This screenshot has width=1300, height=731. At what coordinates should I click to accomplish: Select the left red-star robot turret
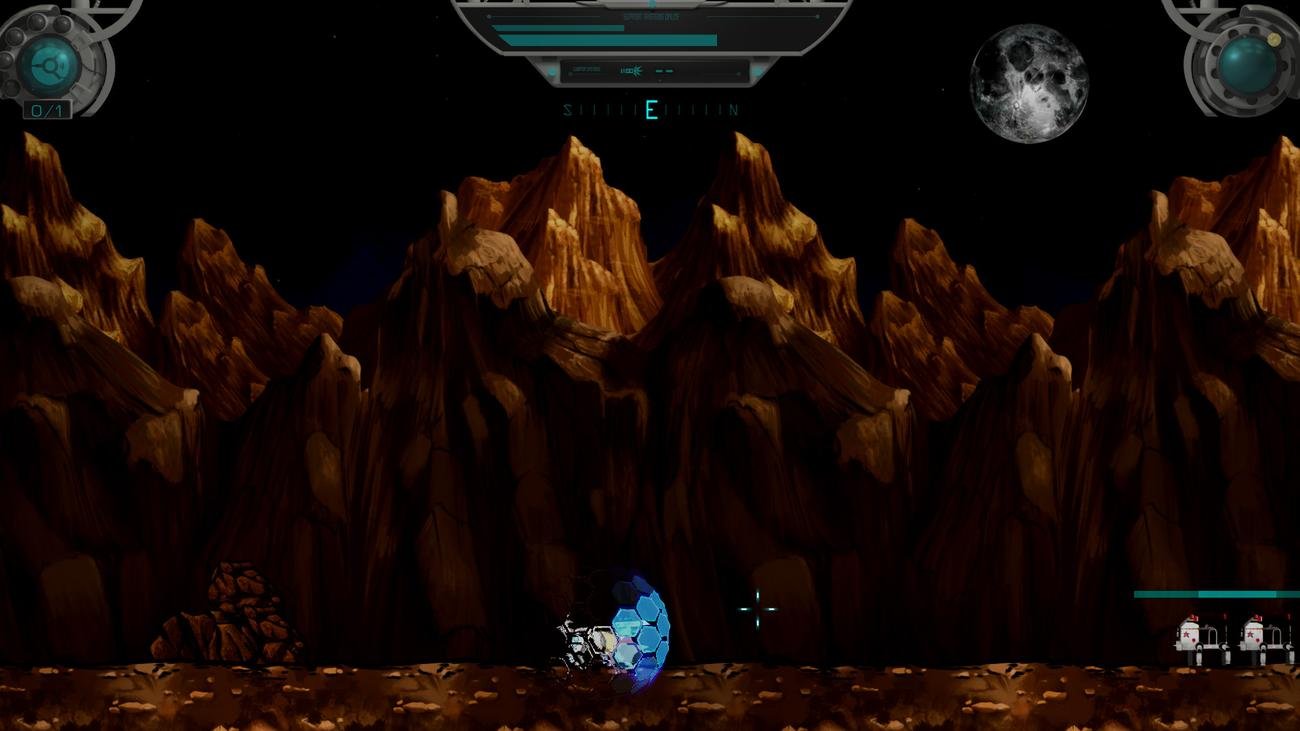(x=1189, y=636)
